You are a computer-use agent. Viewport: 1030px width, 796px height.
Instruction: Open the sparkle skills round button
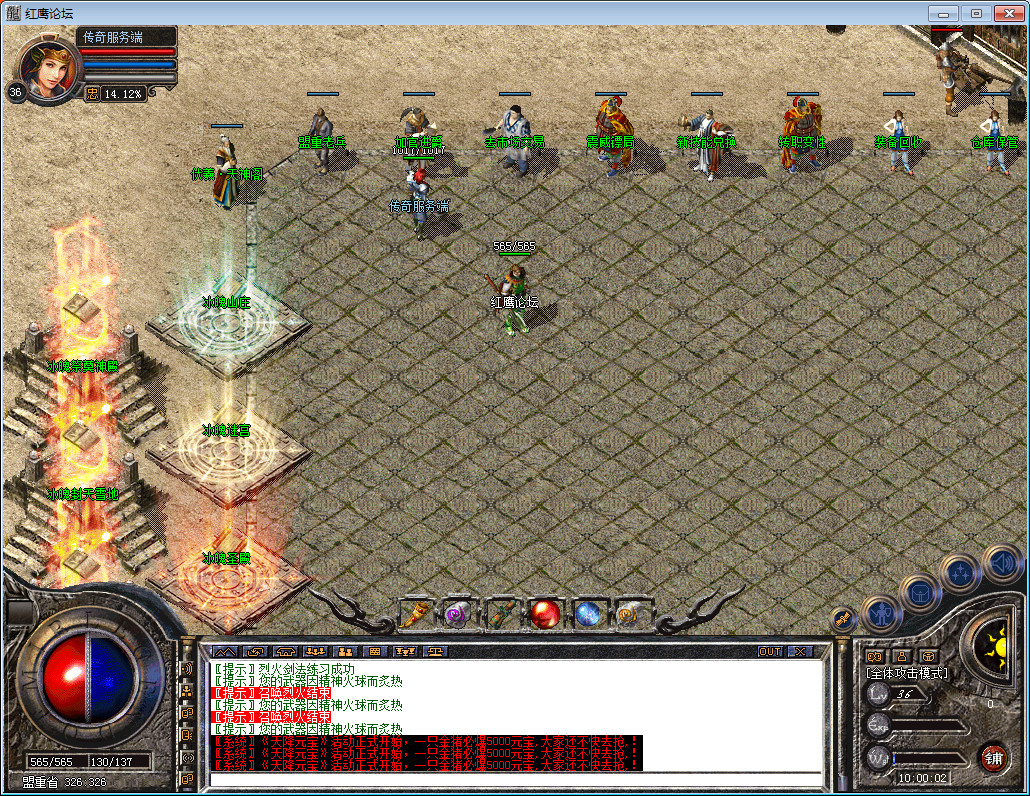coord(961,573)
